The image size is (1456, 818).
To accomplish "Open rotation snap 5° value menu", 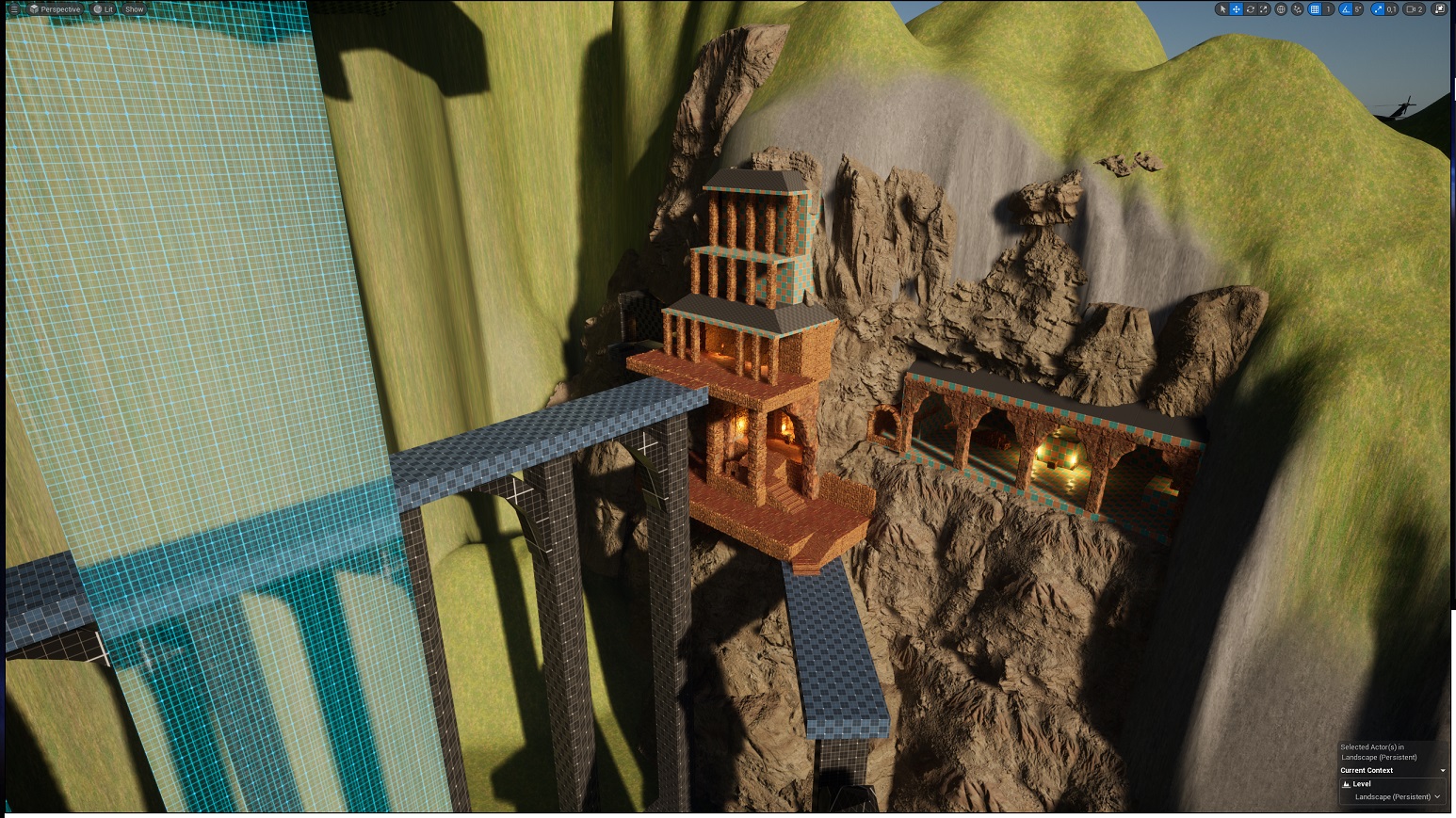I will (1358, 9).
